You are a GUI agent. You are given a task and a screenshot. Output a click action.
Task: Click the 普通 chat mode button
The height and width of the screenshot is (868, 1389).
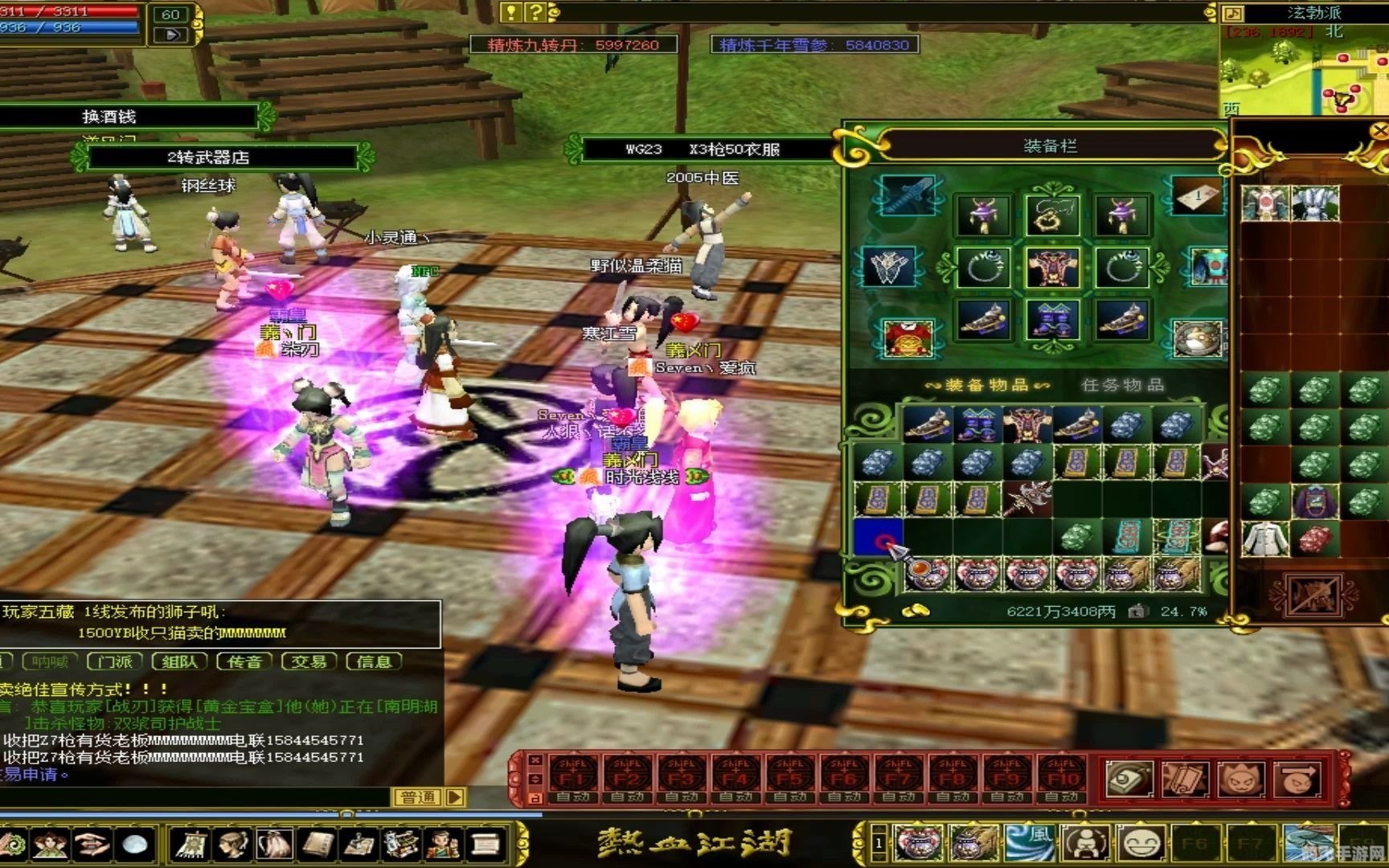tap(418, 797)
